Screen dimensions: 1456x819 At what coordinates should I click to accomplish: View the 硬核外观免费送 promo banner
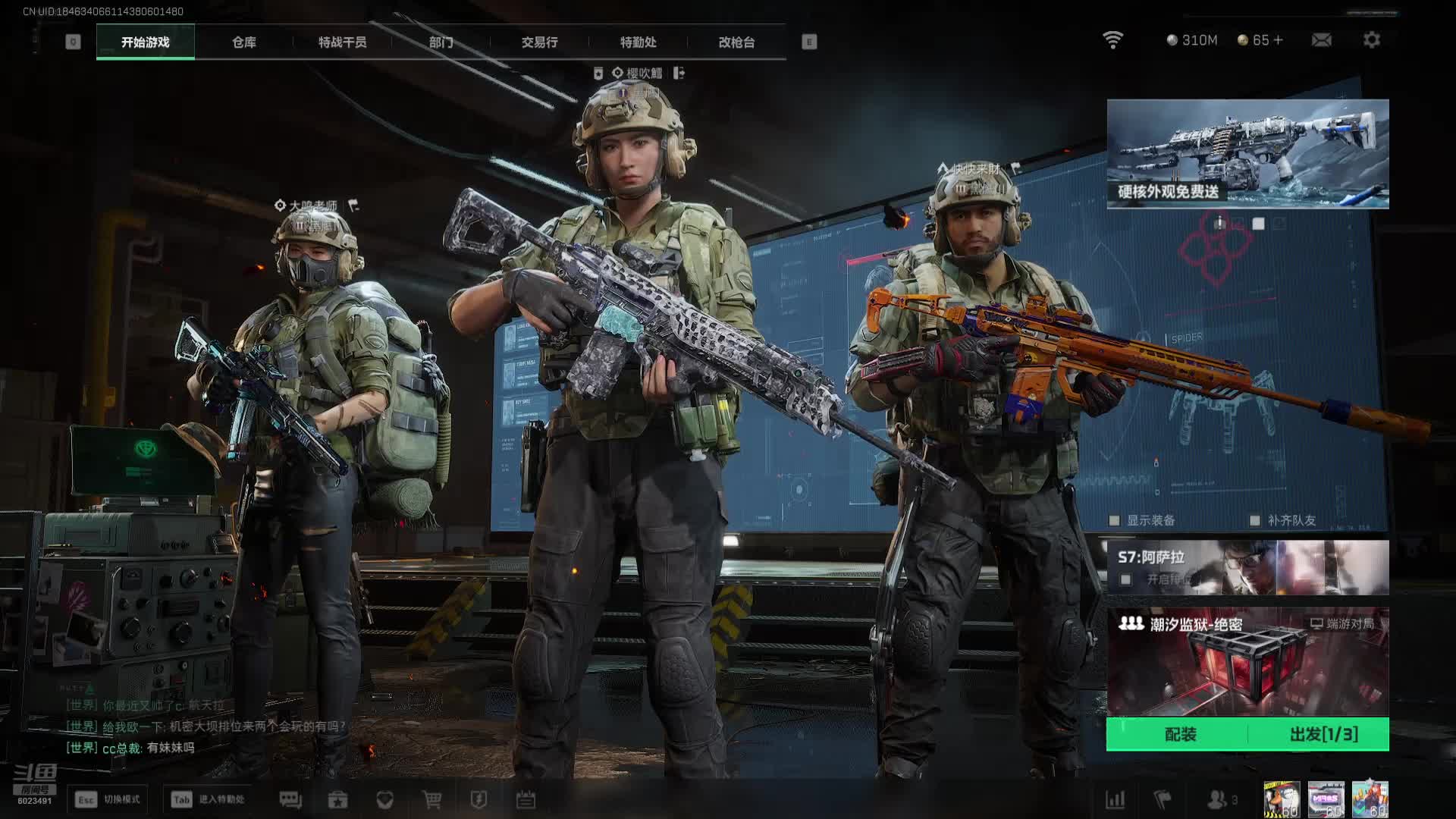tap(1247, 153)
